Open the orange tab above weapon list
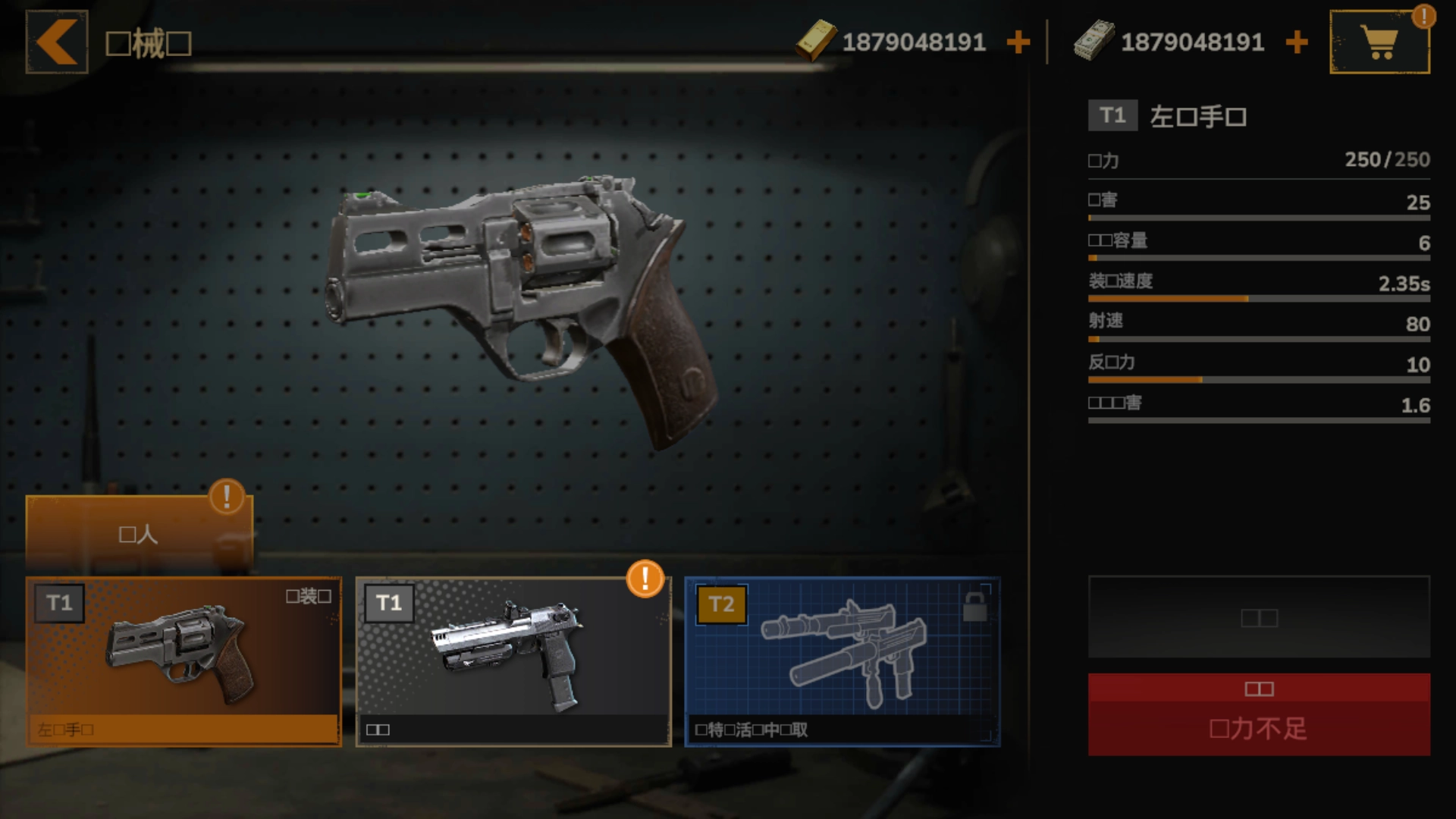 click(x=139, y=534)
